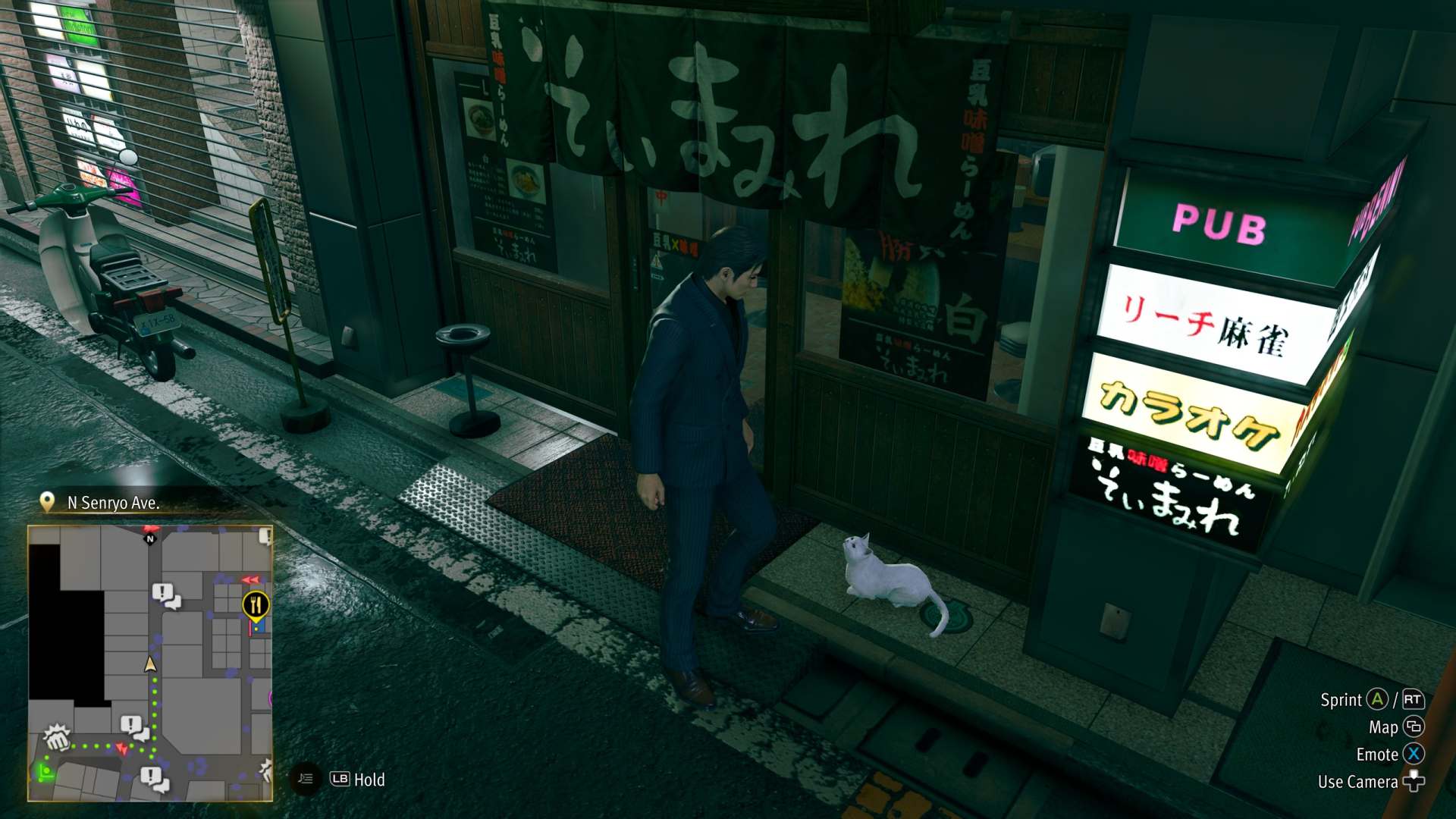Click the player arrow on the minimap
The image size is (1456, 819).
pos(150,664)
